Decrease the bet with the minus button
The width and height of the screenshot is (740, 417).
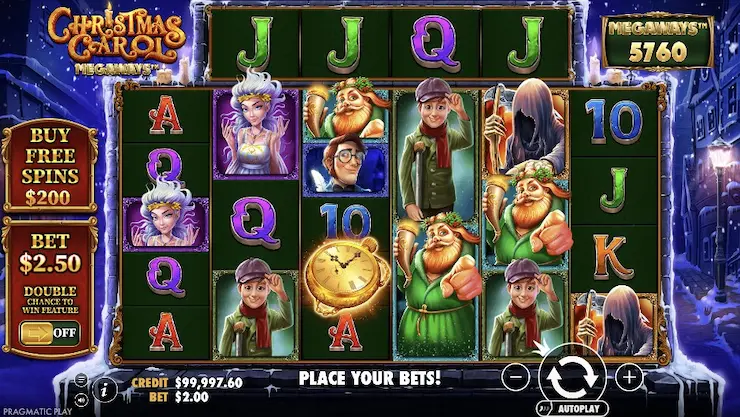[514, 377]
